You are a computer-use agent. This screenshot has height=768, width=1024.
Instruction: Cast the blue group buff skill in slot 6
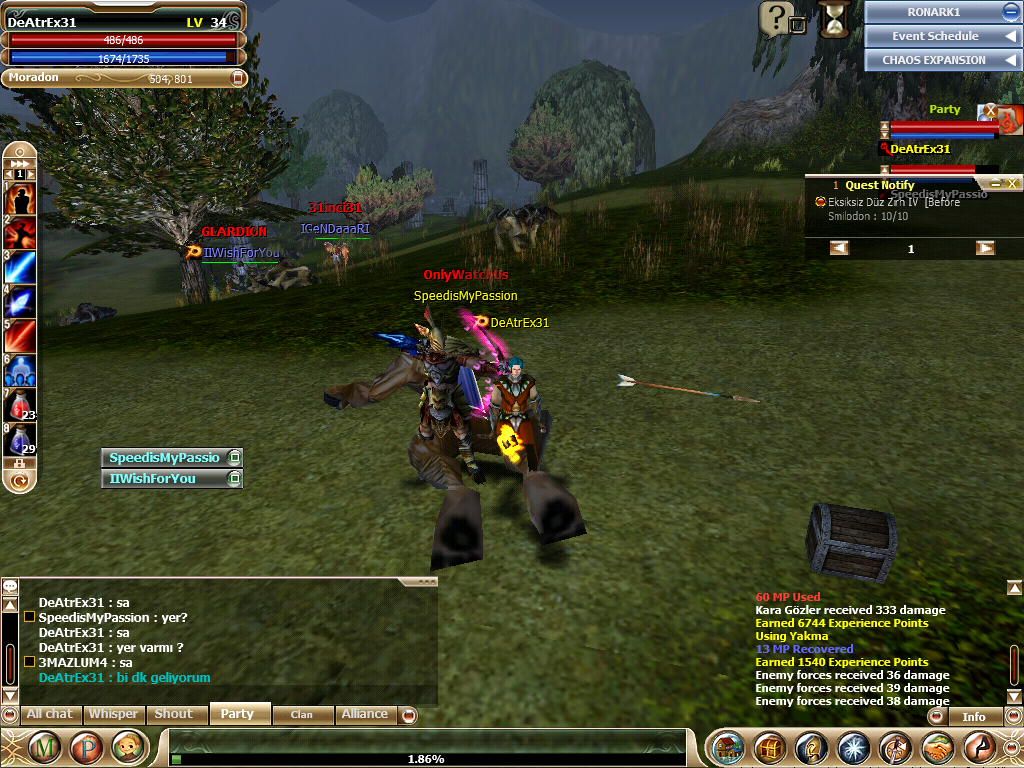pyautogui.click(x=20, y=369)
